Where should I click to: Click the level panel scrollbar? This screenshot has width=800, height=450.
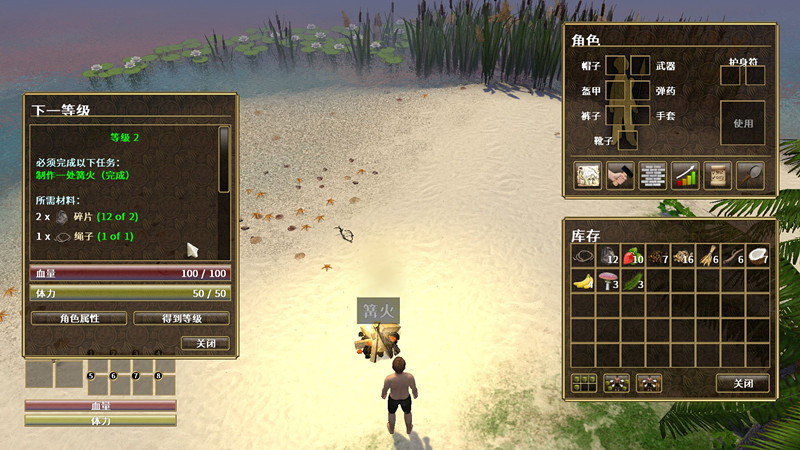click(x=224, y=160)
